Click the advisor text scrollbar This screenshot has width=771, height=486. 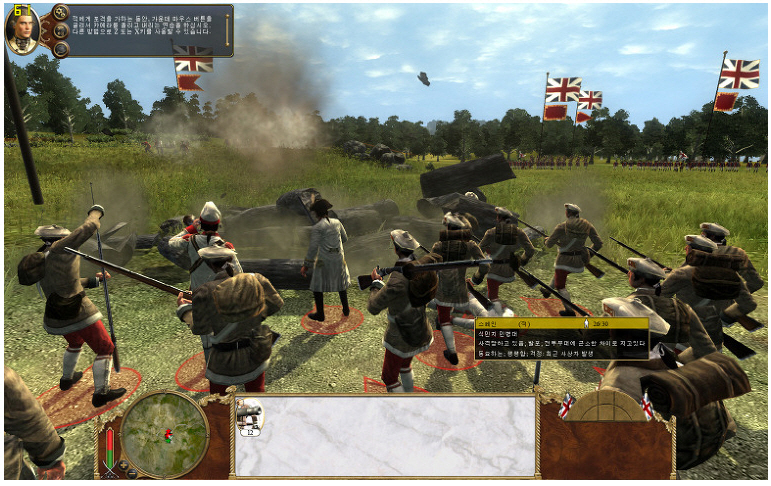click(228, 30)
